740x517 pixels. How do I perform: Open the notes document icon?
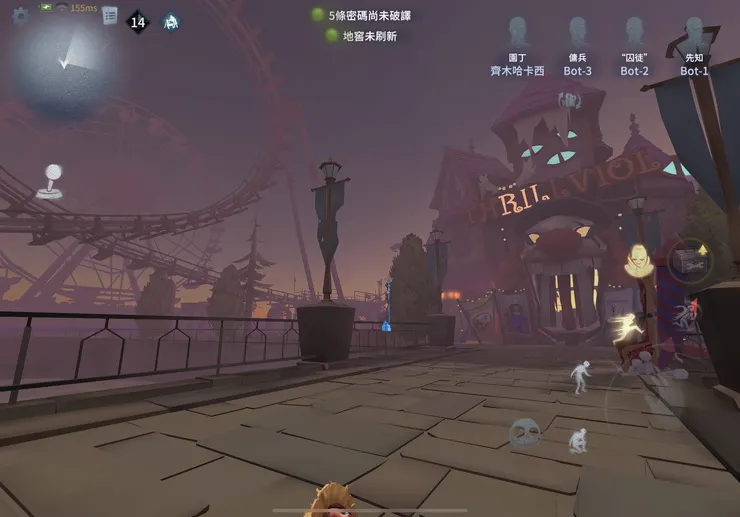pyautogui.click(x=110, y=16)
